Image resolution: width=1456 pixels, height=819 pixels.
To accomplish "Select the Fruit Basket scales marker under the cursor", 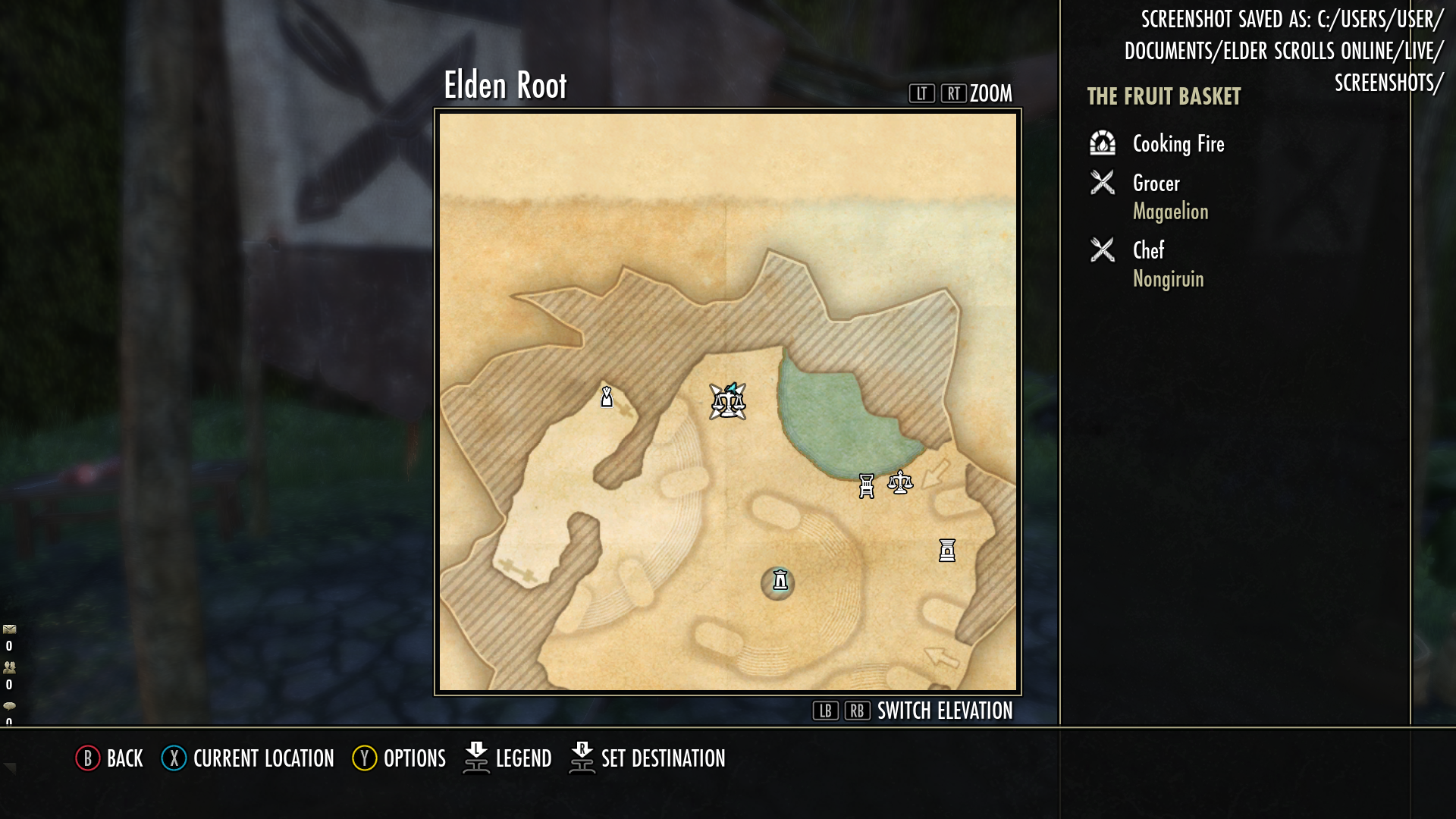I will [728, 402].
